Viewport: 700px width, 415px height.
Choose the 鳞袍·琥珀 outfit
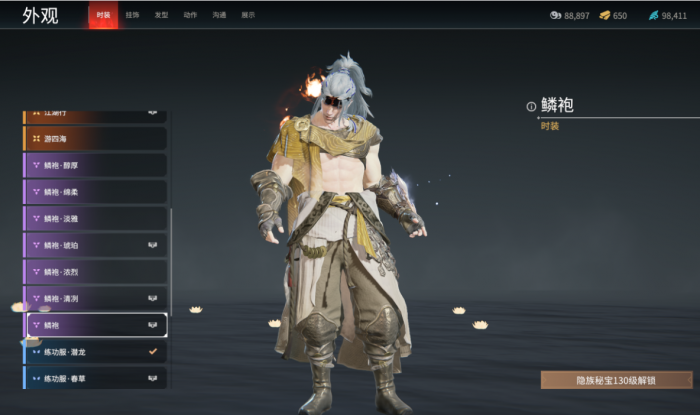coord(95,245)
